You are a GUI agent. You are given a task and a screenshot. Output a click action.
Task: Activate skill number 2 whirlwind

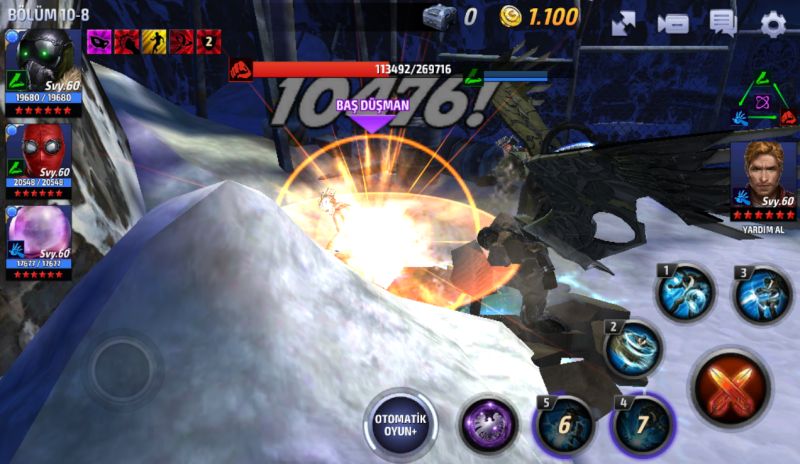[x=633, y=347]
